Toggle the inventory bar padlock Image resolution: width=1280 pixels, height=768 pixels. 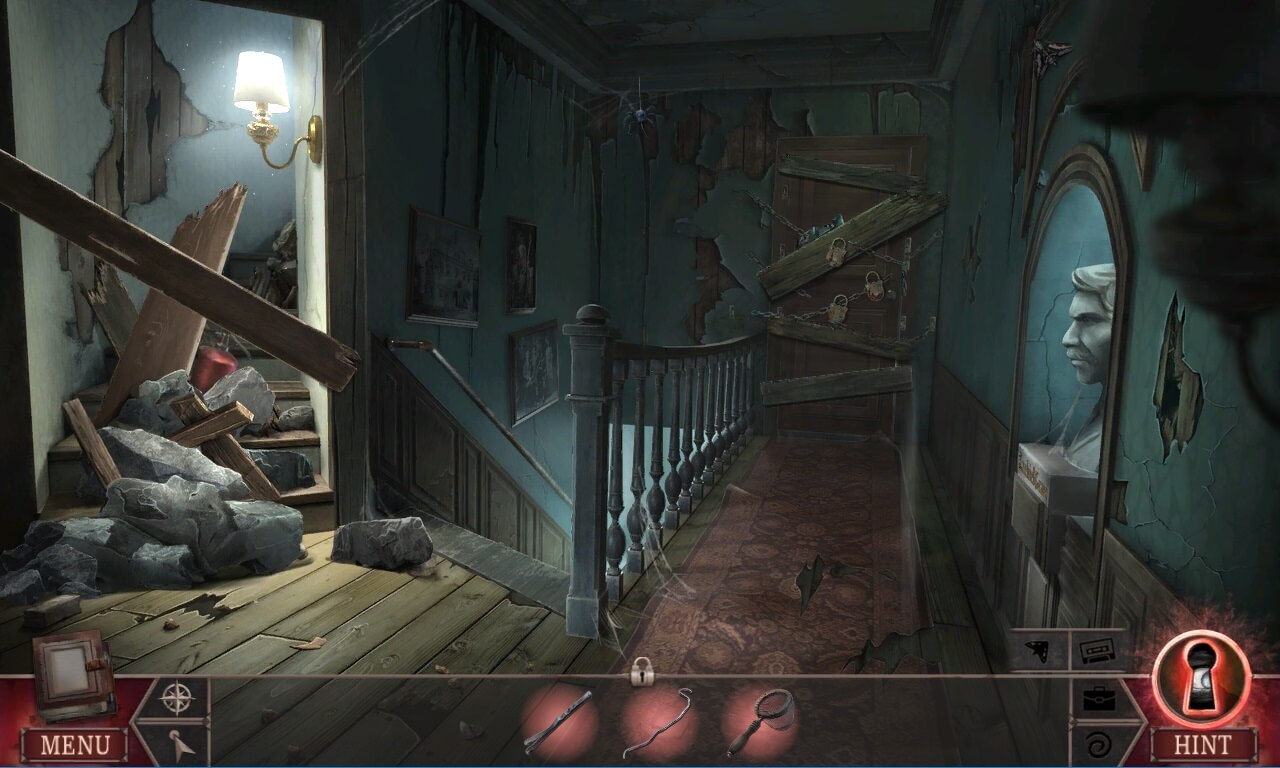point(641,673)
